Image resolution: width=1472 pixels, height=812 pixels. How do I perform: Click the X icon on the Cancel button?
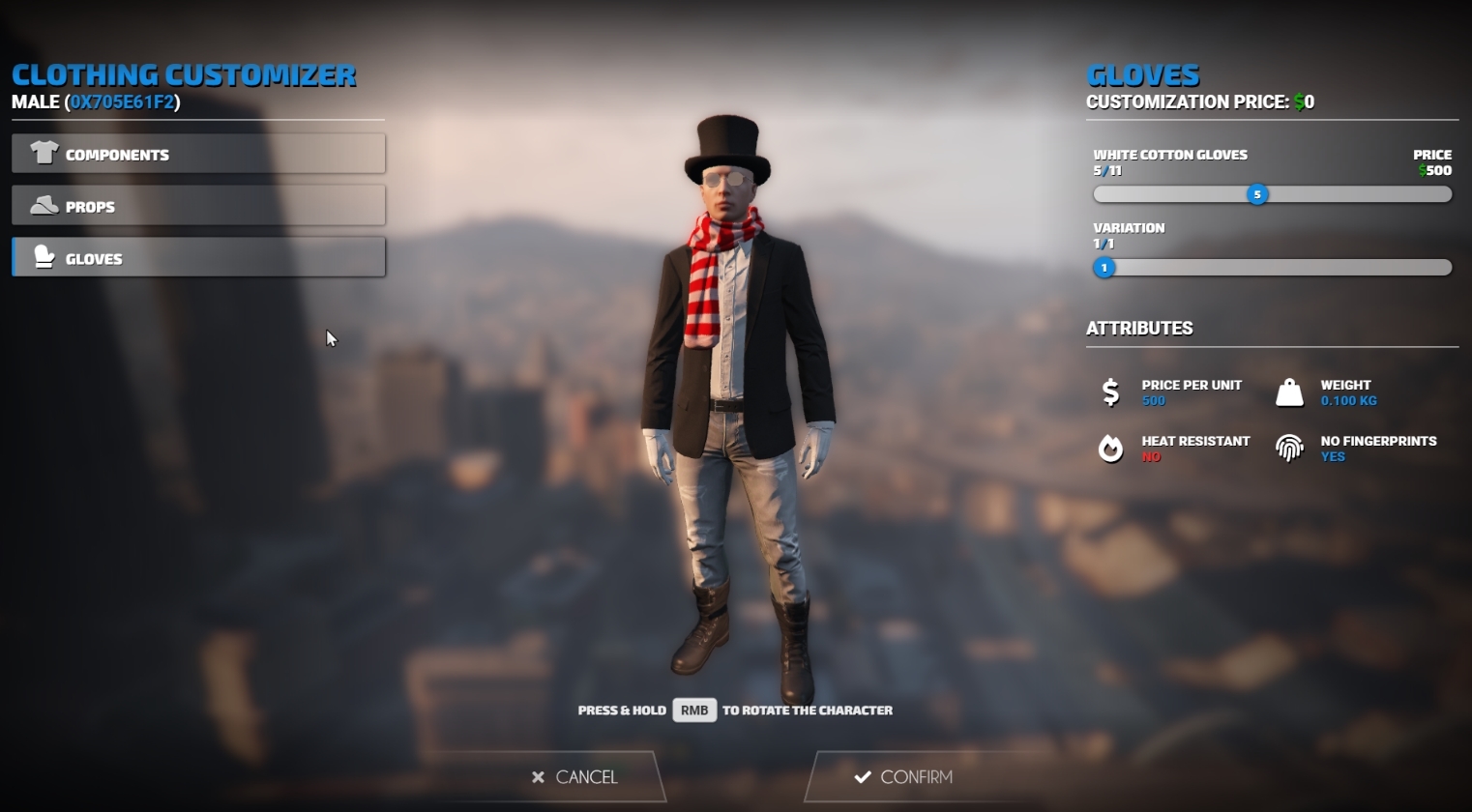click(538, 776)
